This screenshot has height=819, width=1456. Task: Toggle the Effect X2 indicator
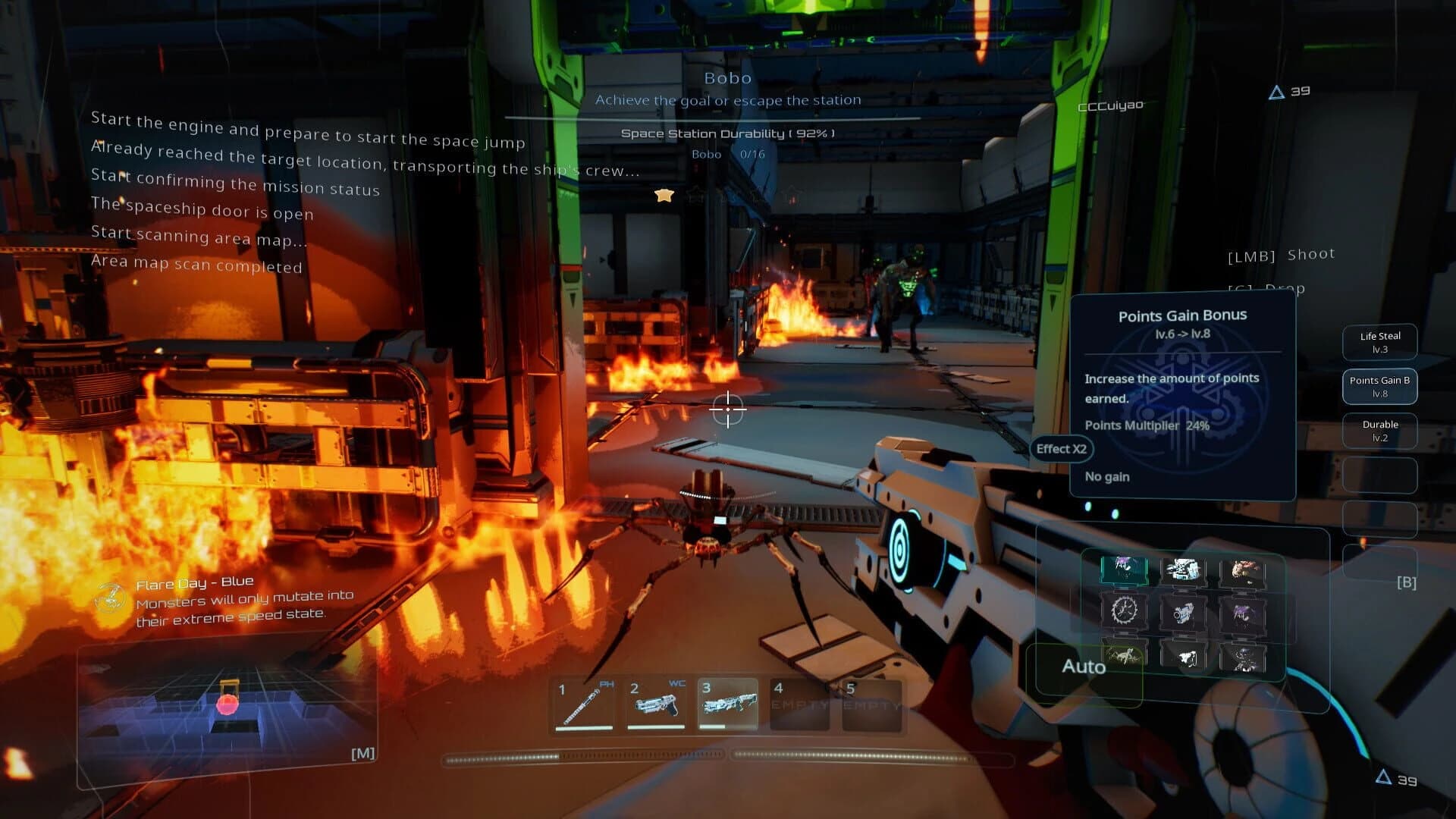[x=1062, y=449]
